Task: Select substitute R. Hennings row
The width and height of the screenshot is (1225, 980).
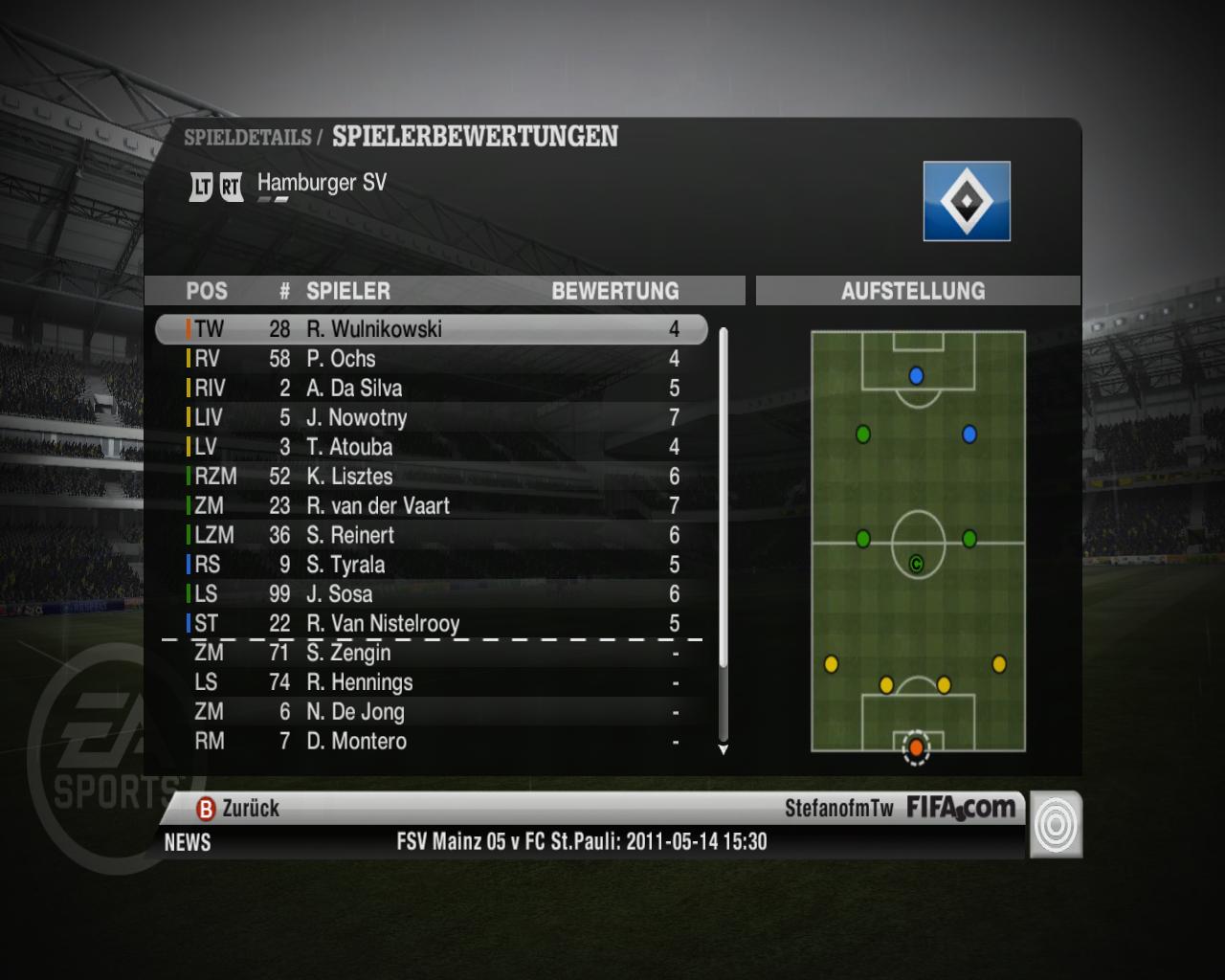Action: (x=431, y=682)
